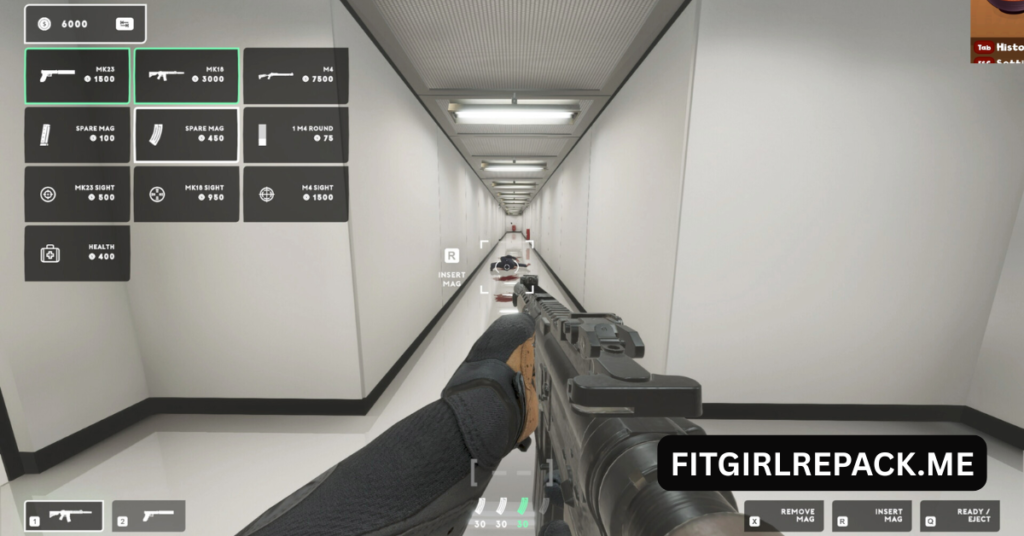Screen dimensions: 1024x536
Task: Buy the Health kit for 400
Action: (x=77, y=252)
